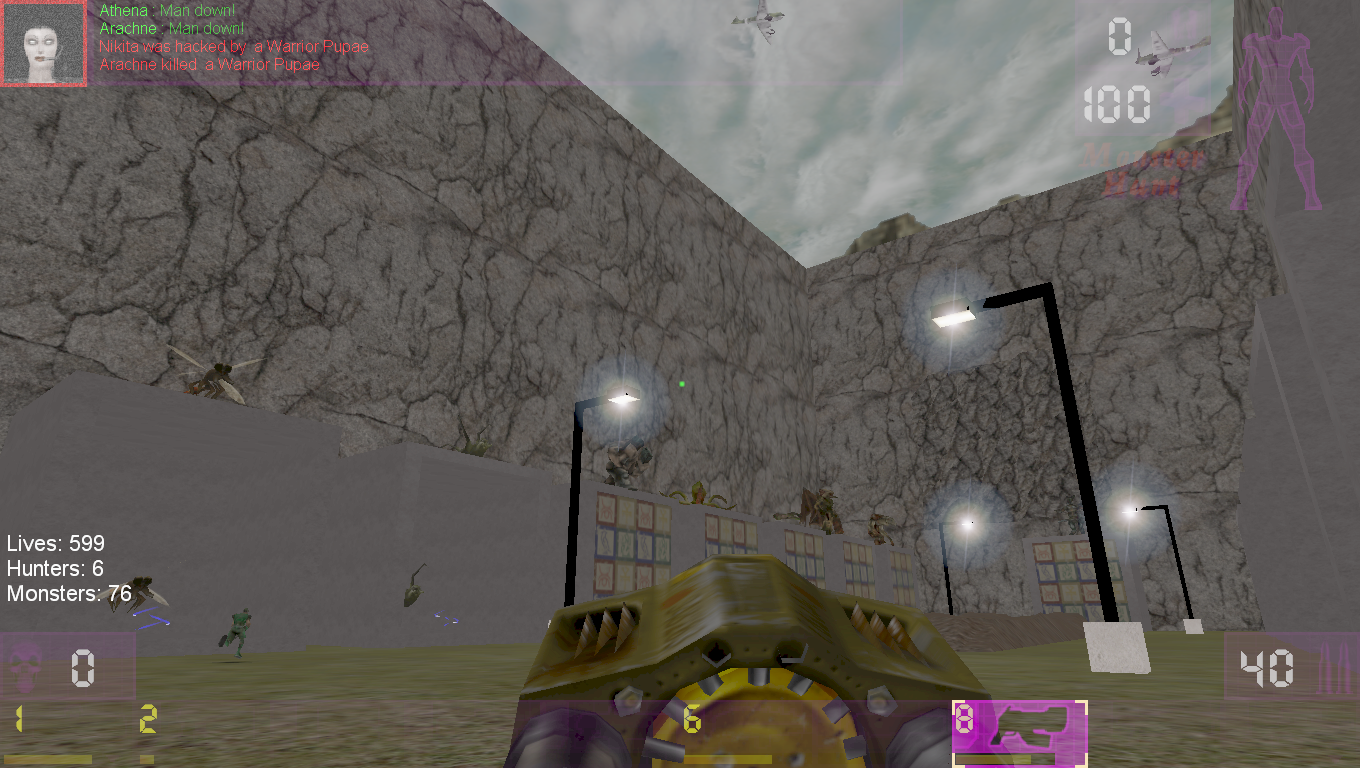Select weapon slot 1
This screenshot has width=1360, height=768.
click(20, 716)
